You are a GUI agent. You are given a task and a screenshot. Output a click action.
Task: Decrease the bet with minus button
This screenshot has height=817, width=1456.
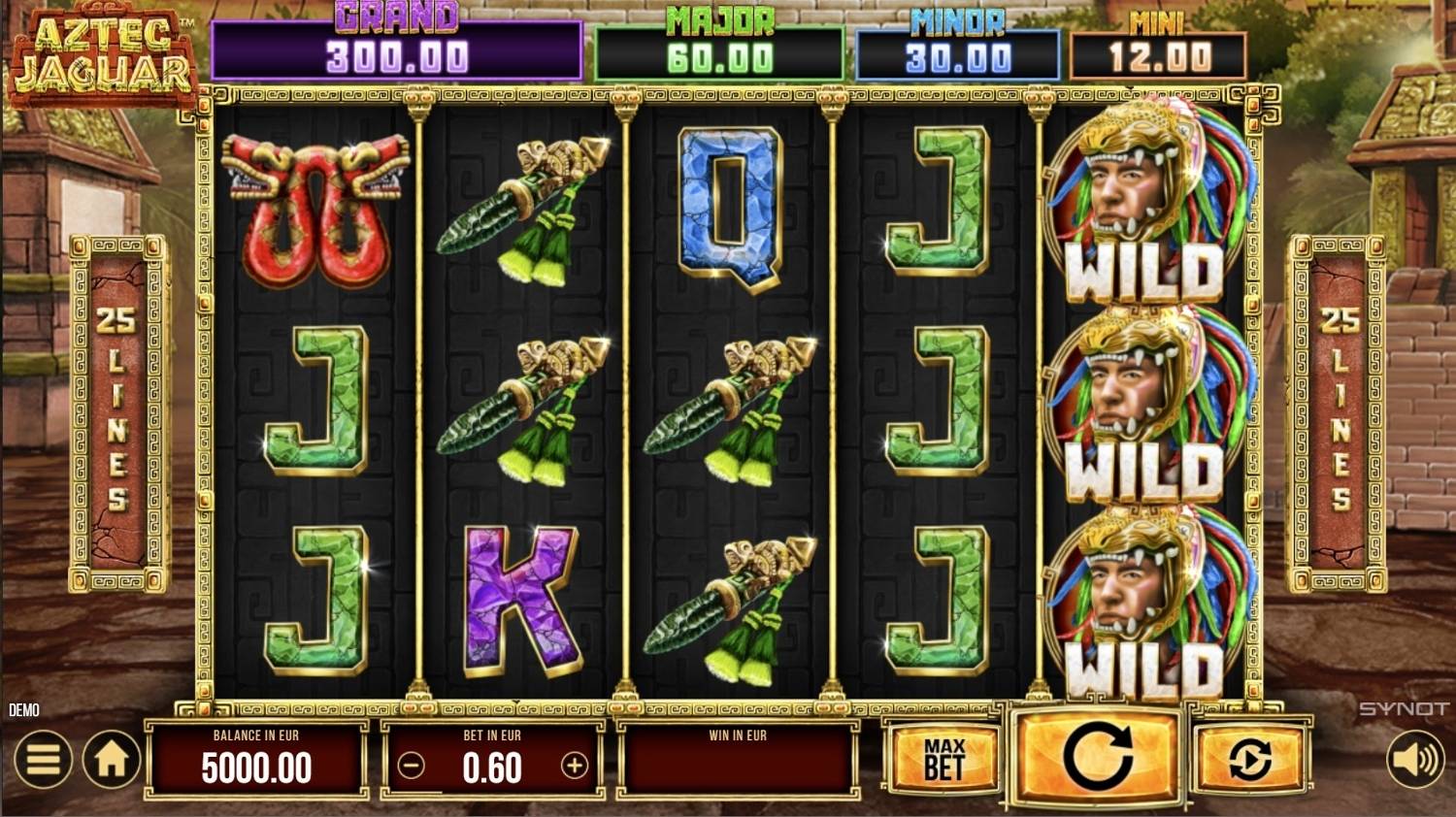(412, 767)
